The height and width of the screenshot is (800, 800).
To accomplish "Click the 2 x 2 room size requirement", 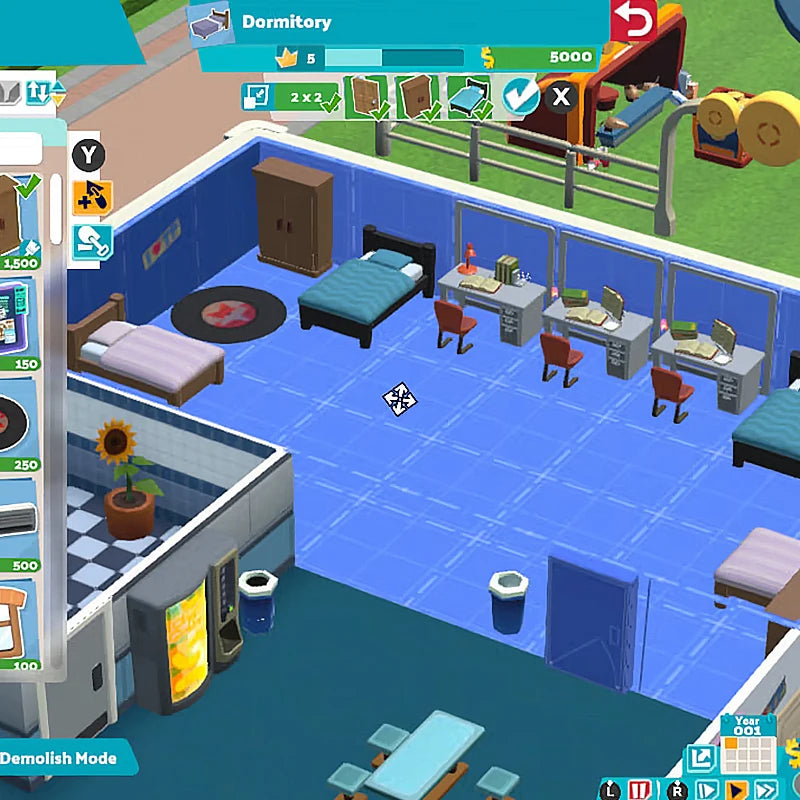I will tap(301, 97).
